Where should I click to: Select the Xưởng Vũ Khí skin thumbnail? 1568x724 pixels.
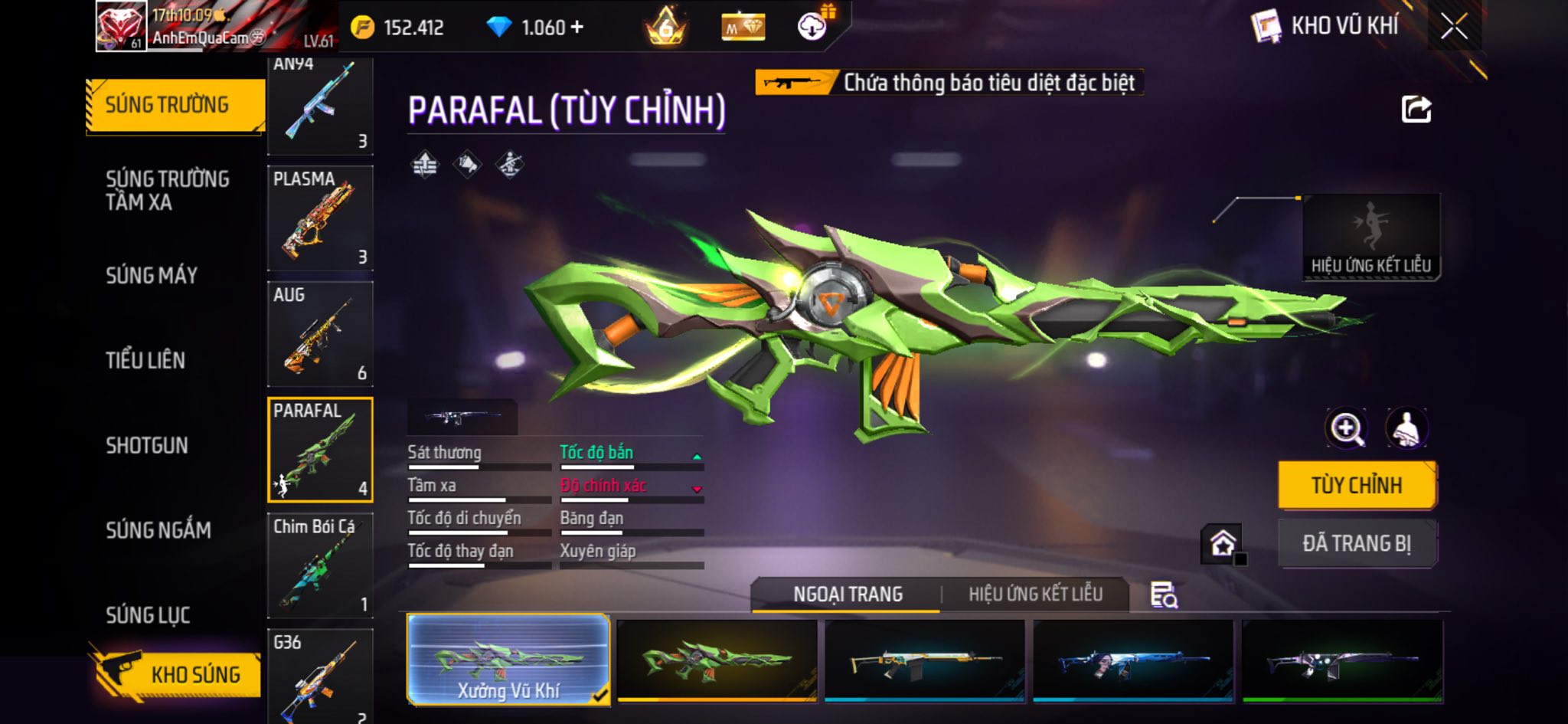[x=508, y=659]
